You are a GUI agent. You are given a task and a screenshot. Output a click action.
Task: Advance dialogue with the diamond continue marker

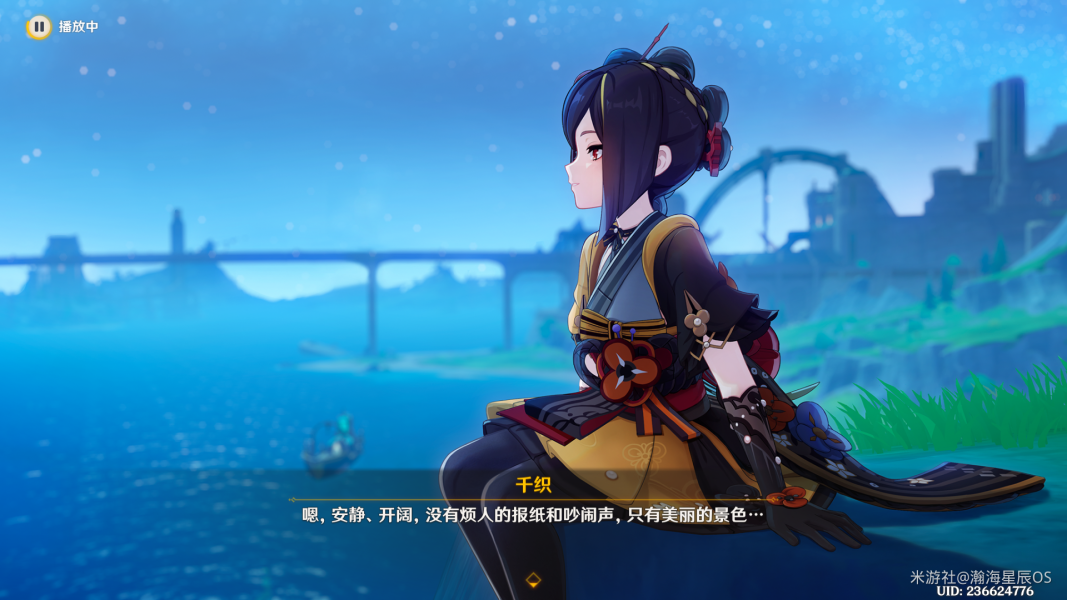coord(533,579)
